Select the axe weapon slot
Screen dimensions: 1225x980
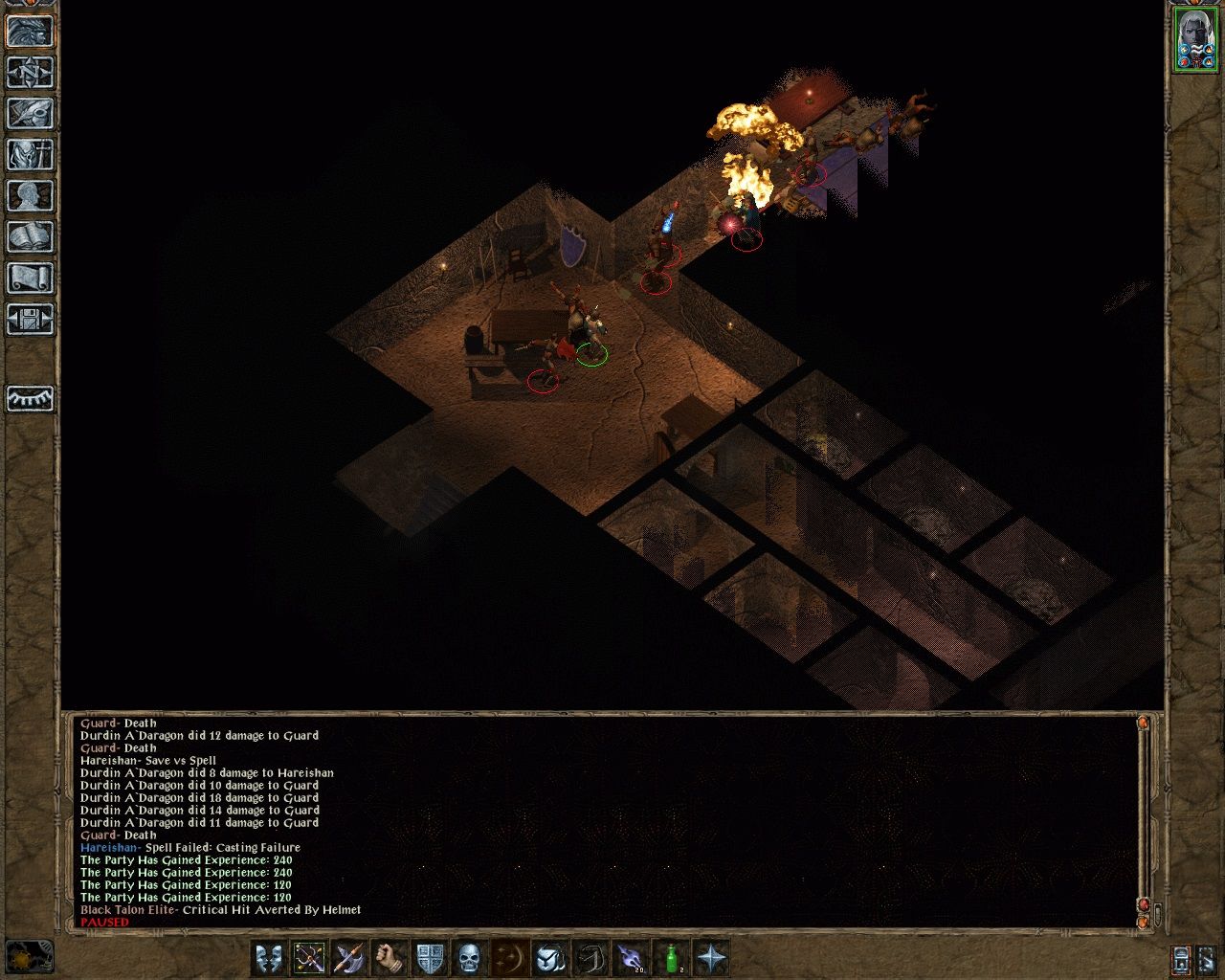click(349, 958)
